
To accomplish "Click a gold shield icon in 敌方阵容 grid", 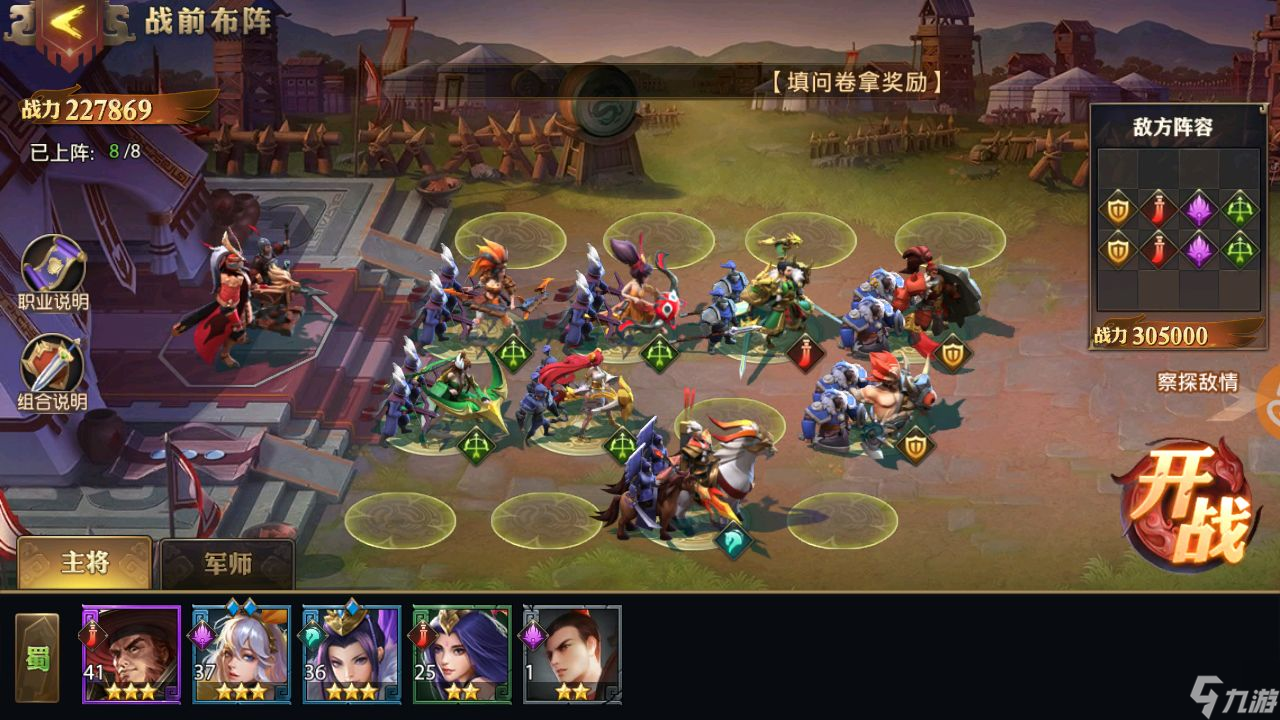I will click(x=1116, y=210).
